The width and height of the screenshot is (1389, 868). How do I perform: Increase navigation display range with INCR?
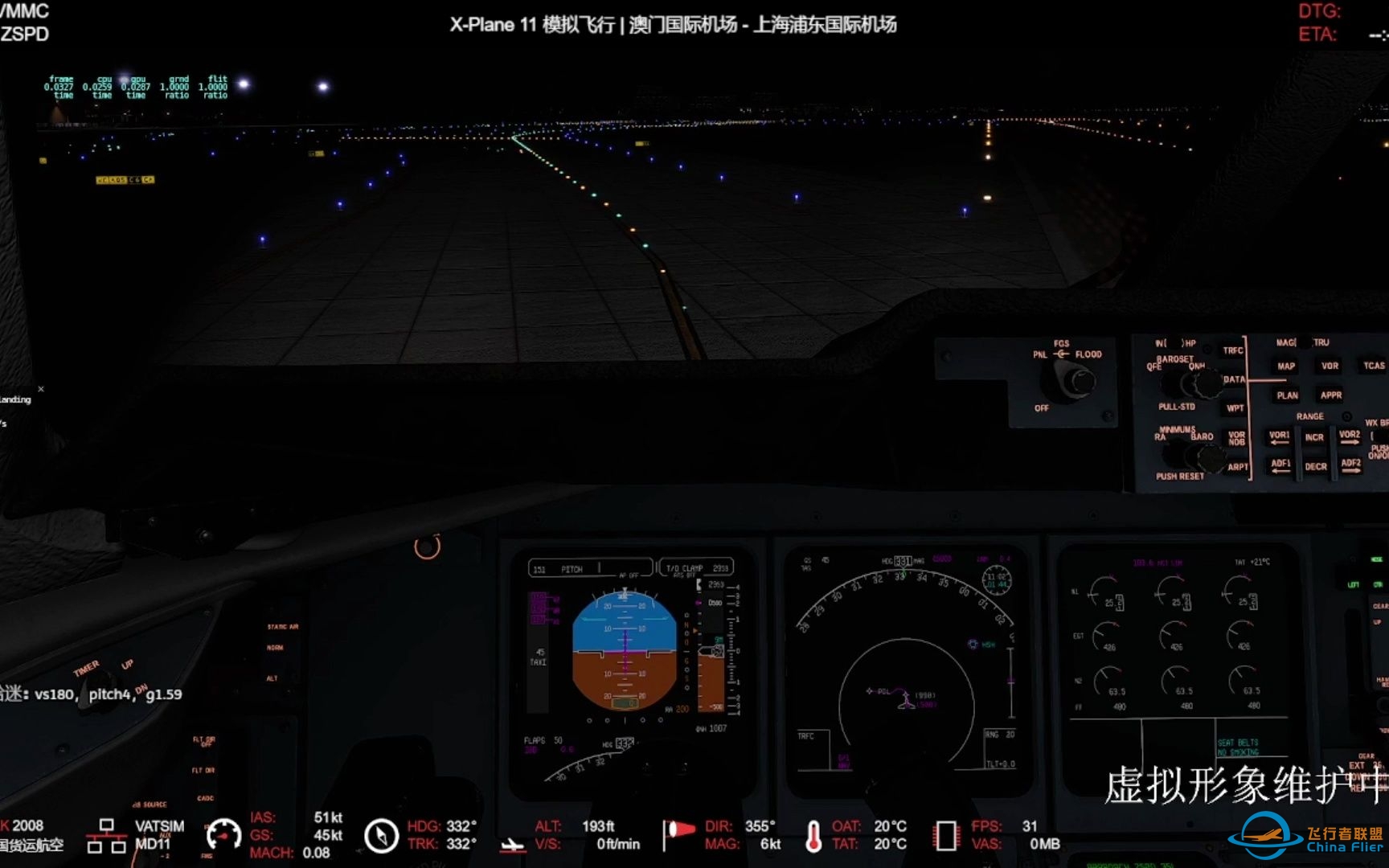point(1314,438)
